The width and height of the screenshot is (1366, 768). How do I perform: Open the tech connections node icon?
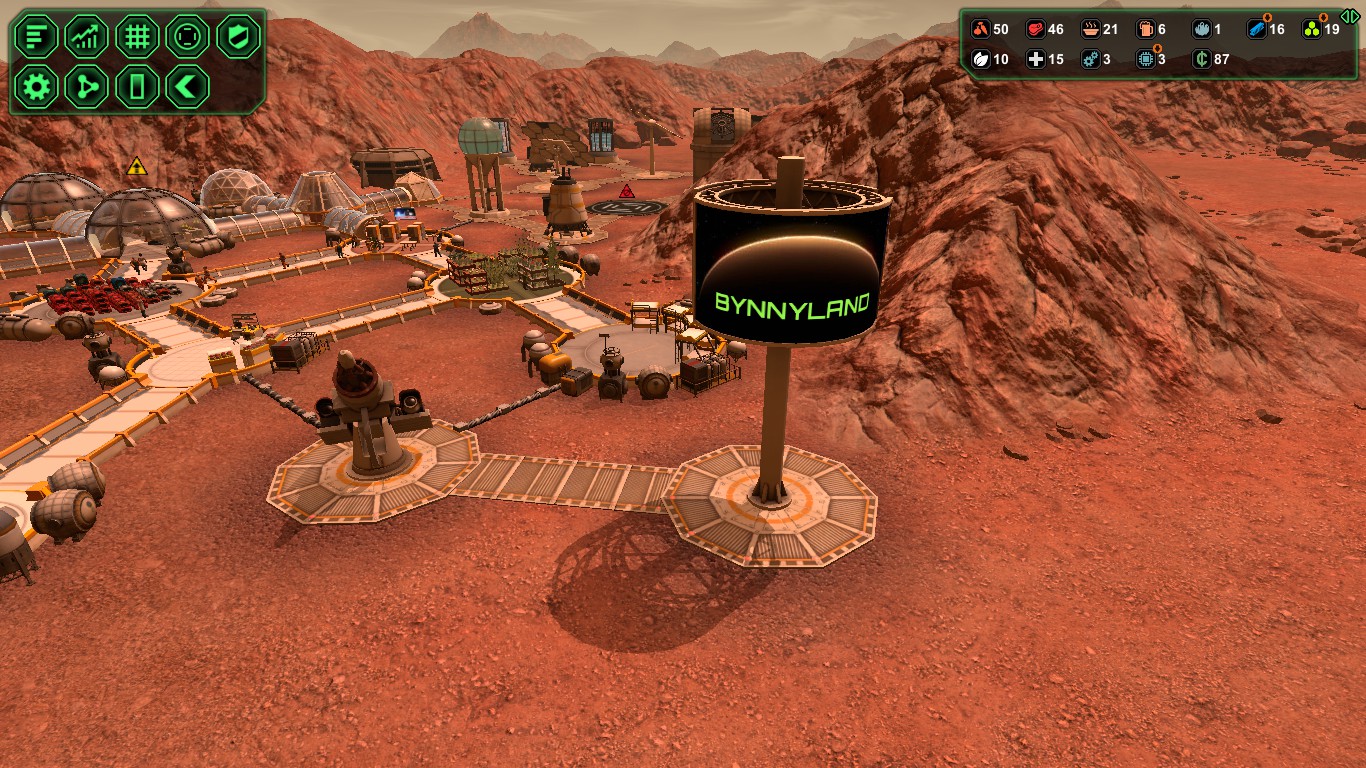(x=86, y=87)
